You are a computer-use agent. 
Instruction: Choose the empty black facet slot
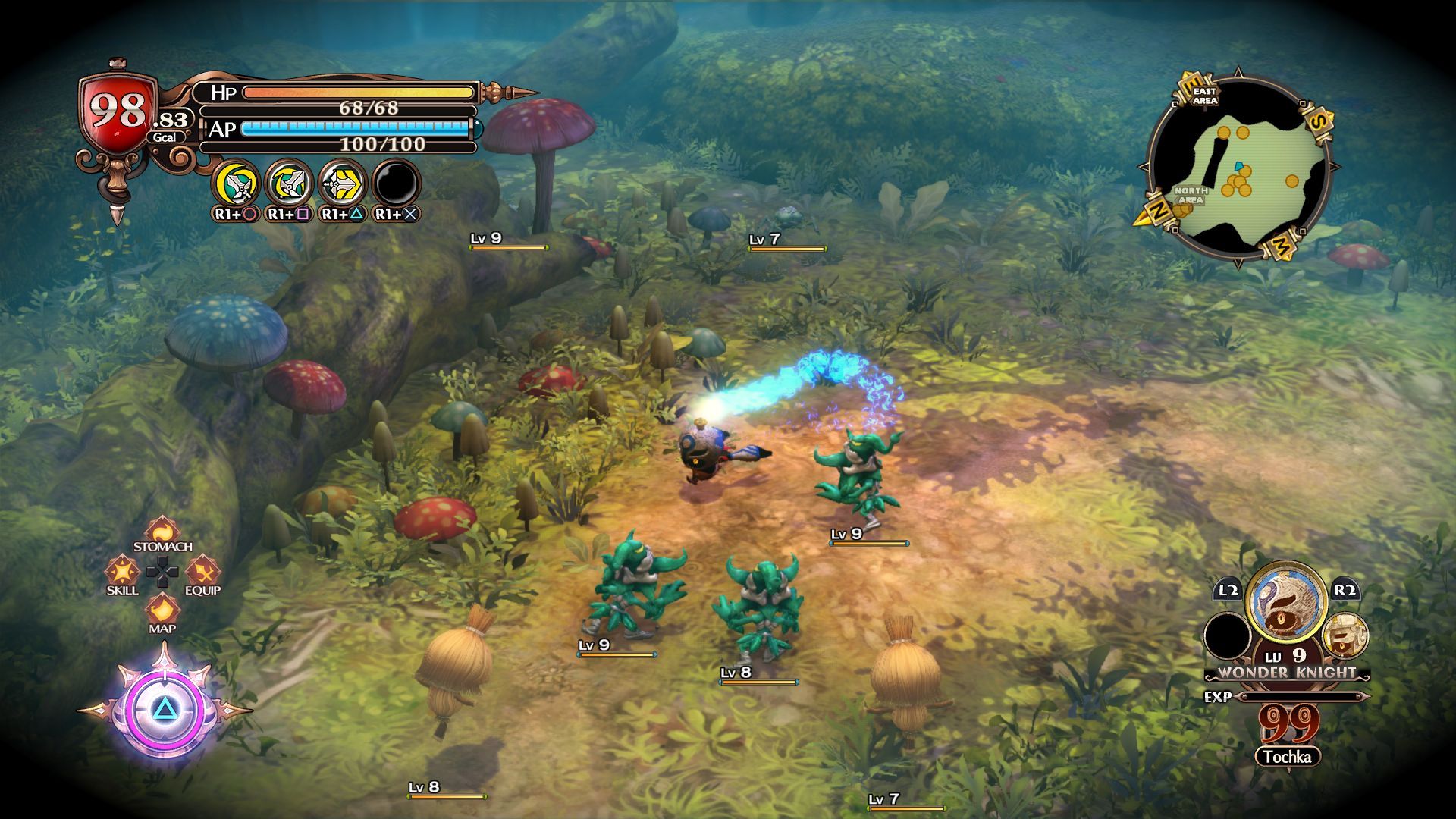coord(1228,635)
